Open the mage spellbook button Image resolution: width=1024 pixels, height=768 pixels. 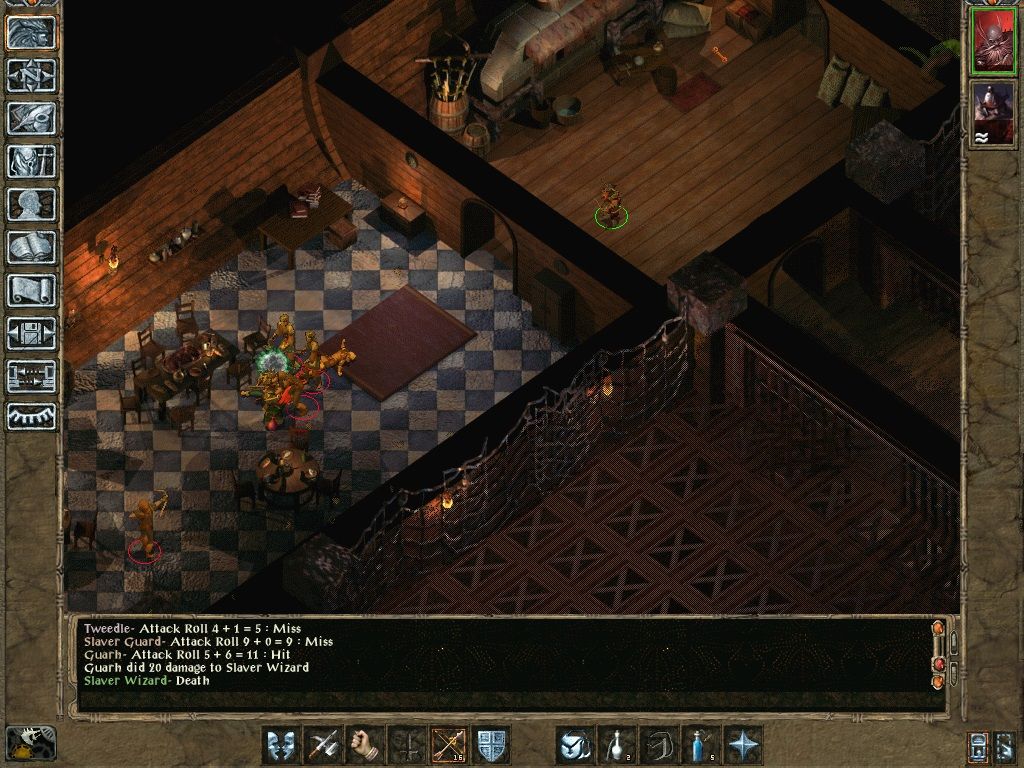pos(31,247)
